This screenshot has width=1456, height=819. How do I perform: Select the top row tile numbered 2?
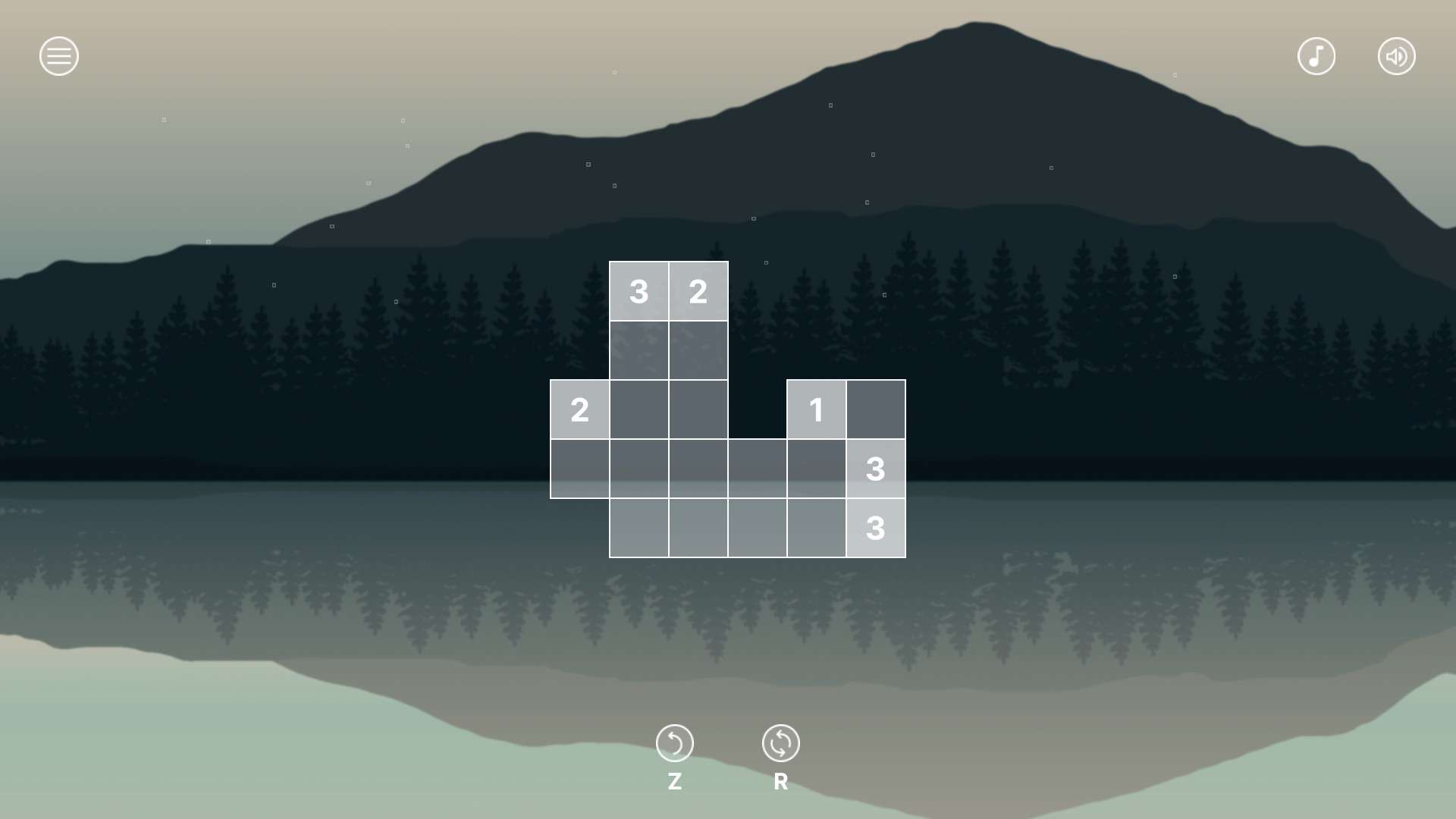coord(698,291)
